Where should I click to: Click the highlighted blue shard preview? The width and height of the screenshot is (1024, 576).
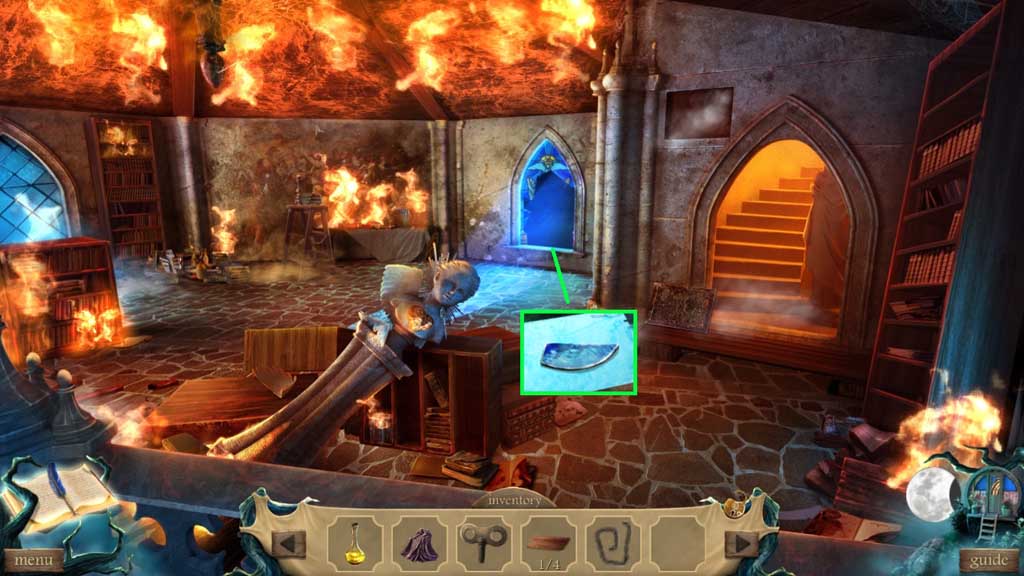click(578, 352)
